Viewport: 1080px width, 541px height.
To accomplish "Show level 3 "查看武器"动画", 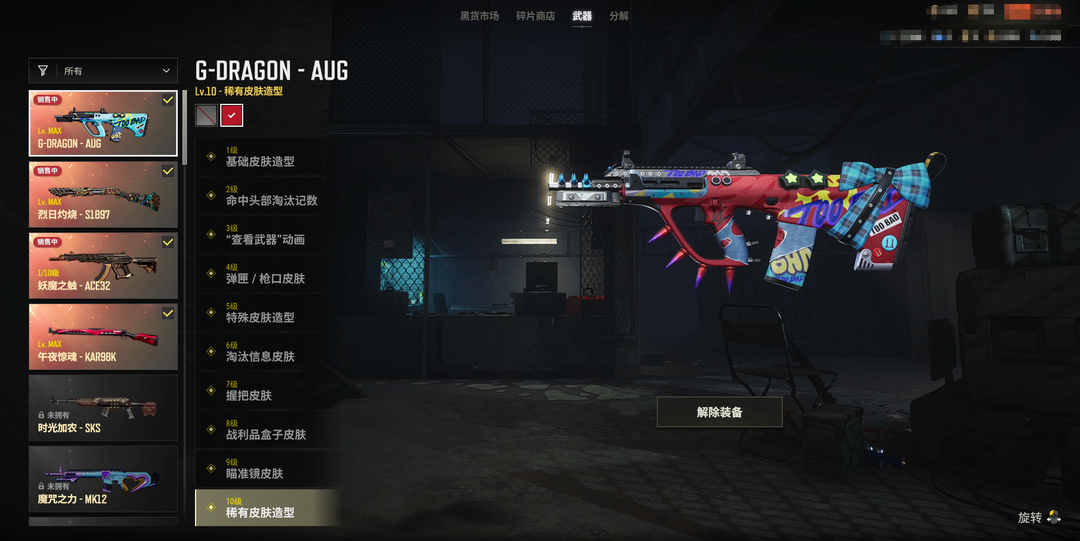I will click(x=266, y=235).
